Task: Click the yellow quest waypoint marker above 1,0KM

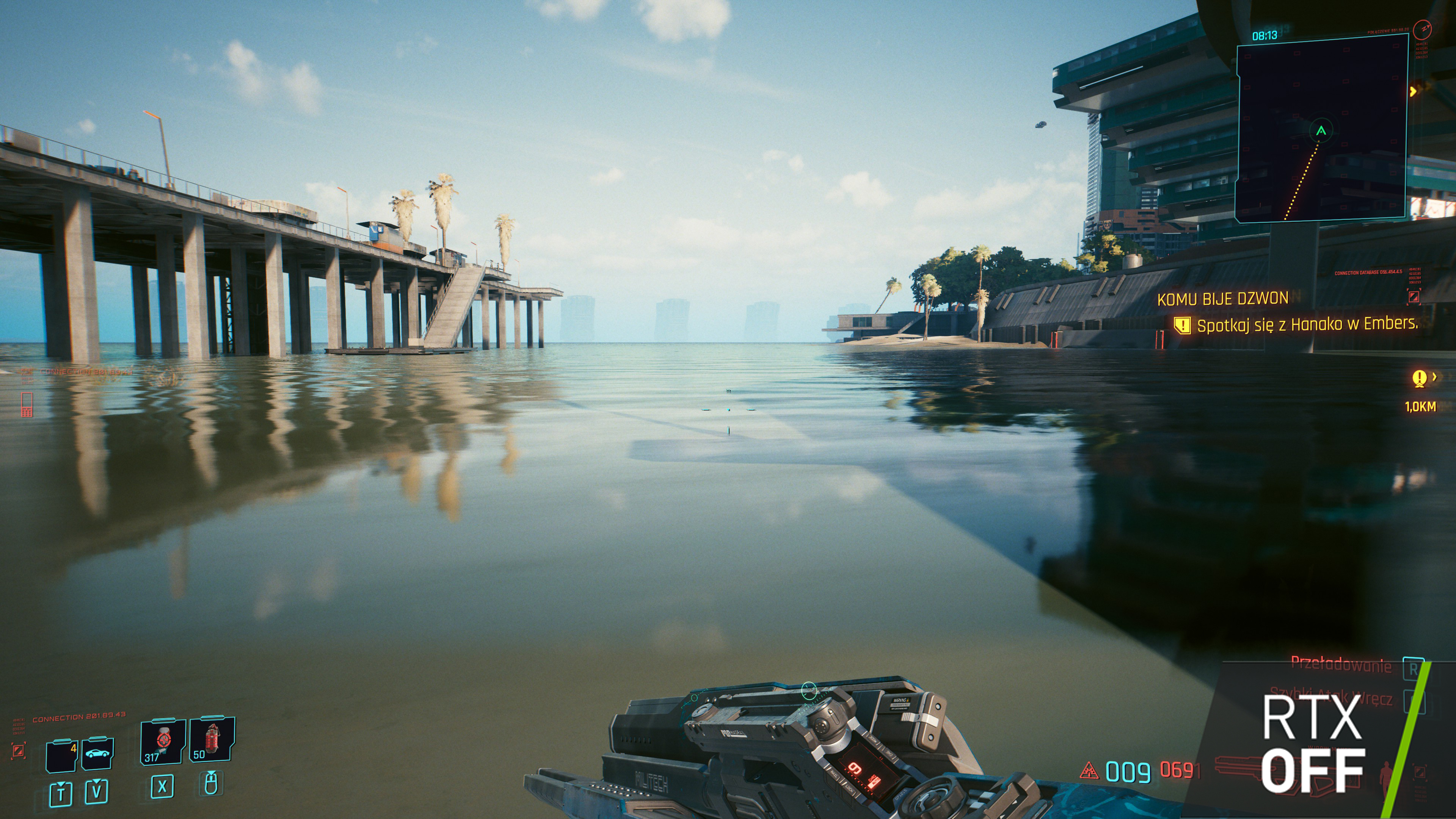Action: 1419,378
